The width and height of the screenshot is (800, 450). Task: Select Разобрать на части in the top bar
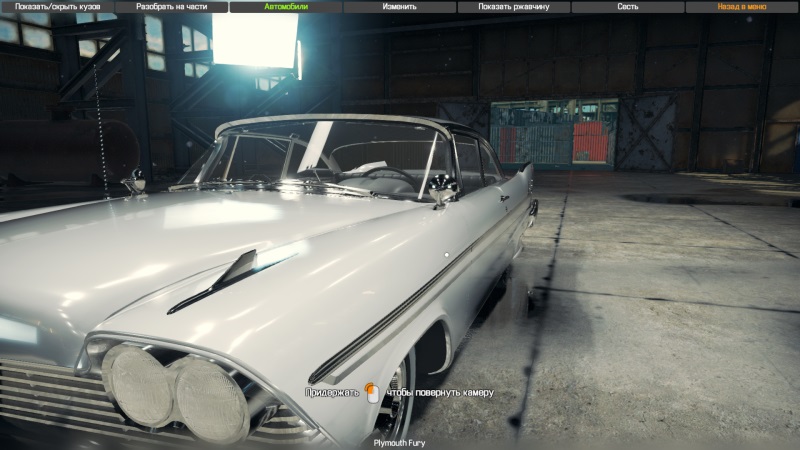171,6
